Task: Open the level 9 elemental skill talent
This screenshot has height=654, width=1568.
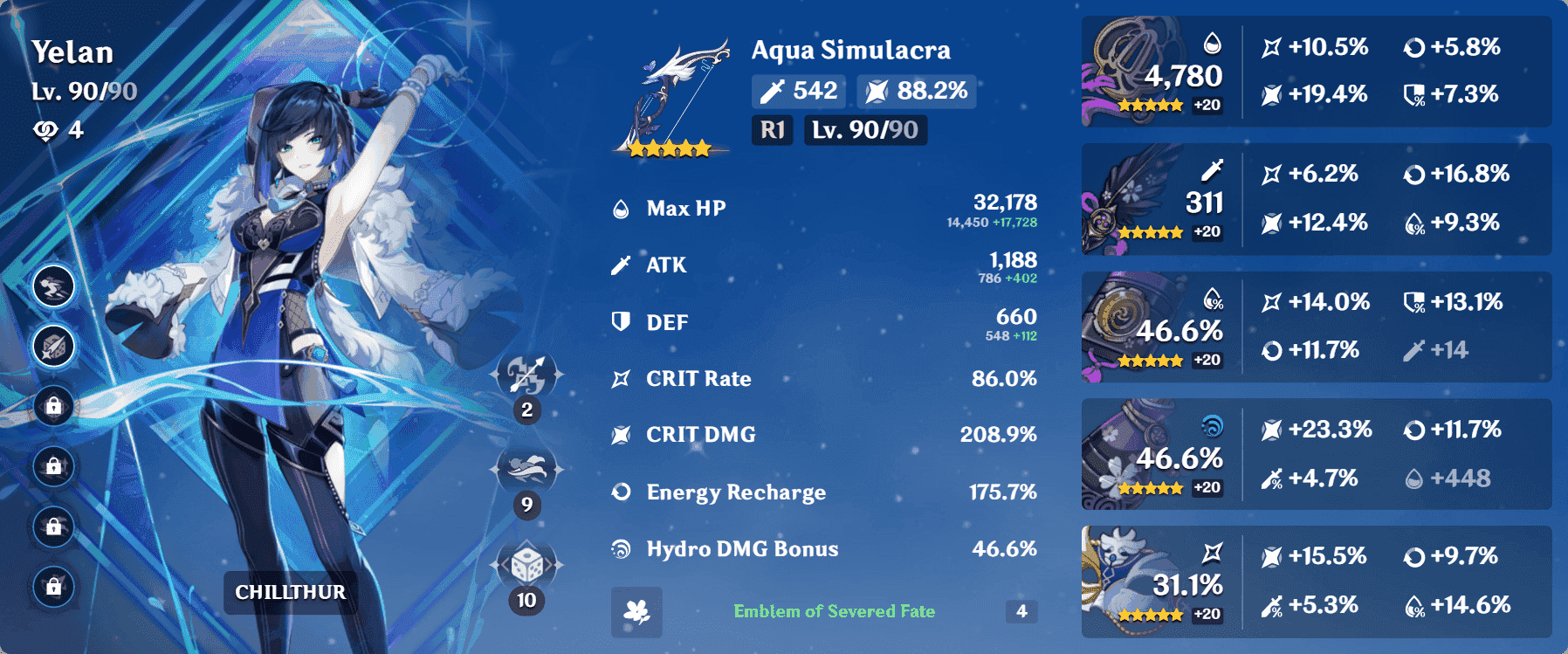Action: pyautogui.click(x=526, y=471)
